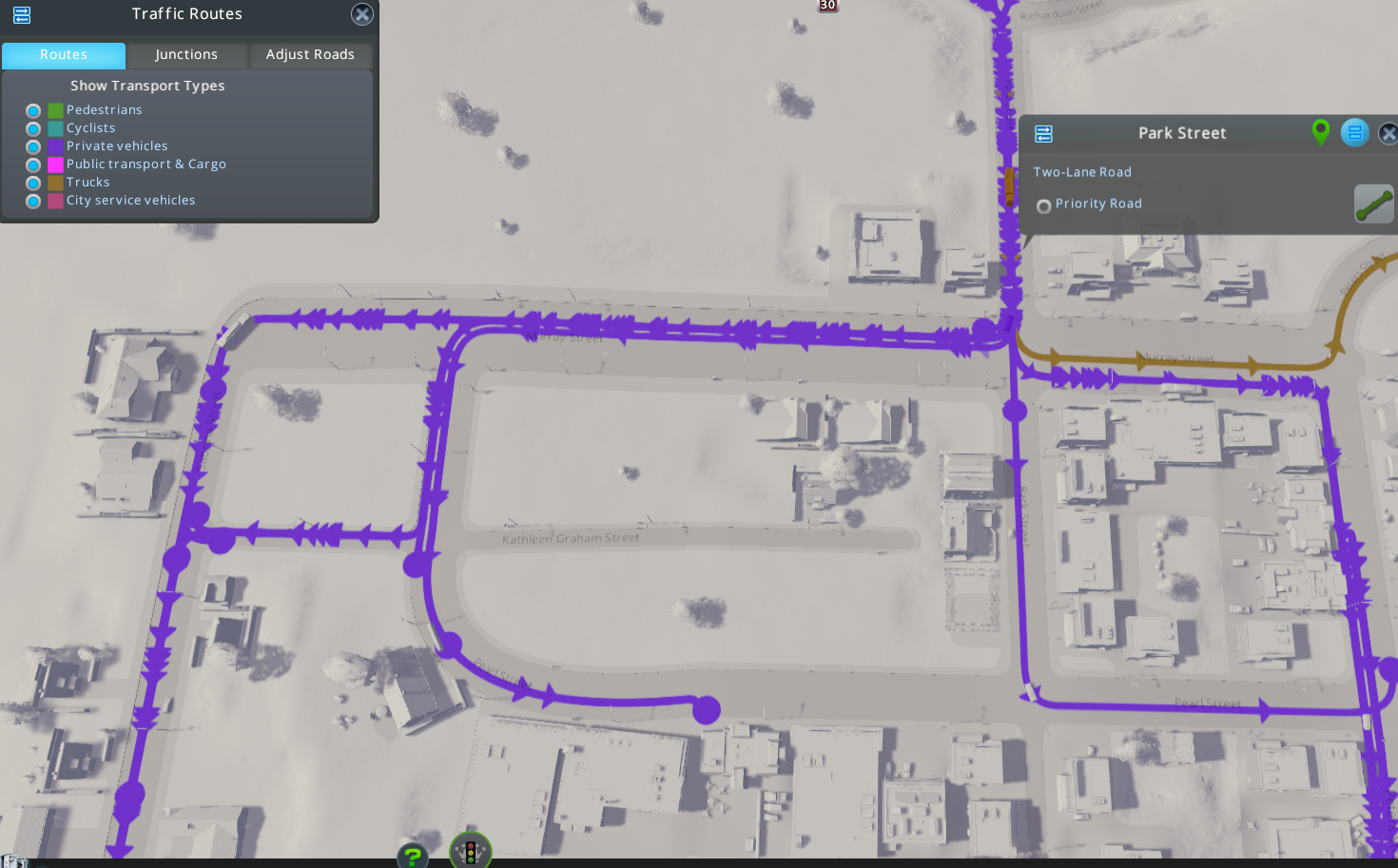
Task: Toggle Cyclists transport type visibility
Action: [x=32, y=128]
